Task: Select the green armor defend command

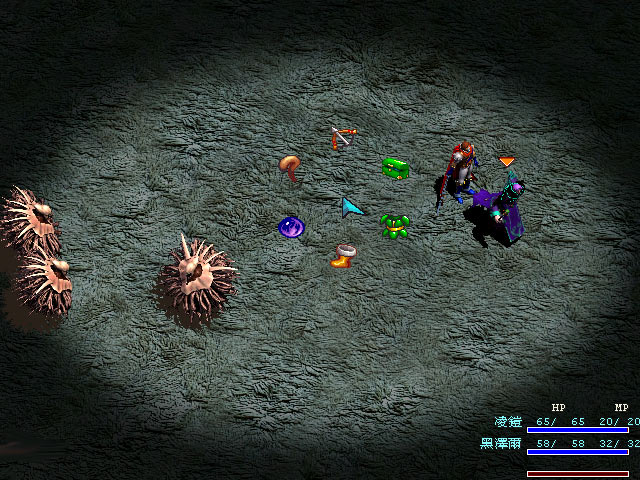Action: click(396, 226)
